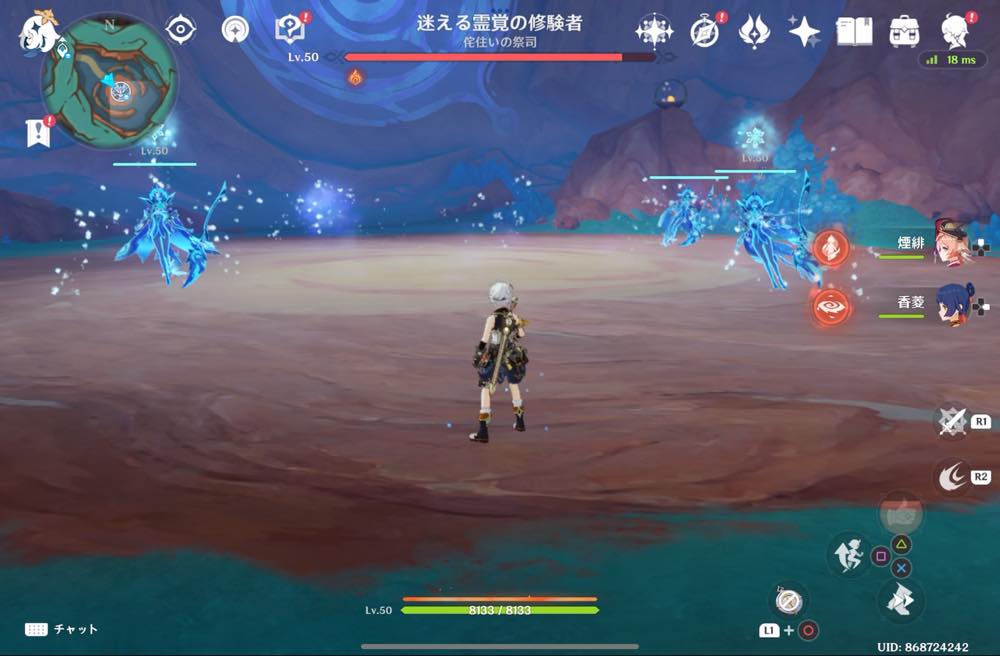
Task: Open the character profile head icon
Action: coord(956,31)
